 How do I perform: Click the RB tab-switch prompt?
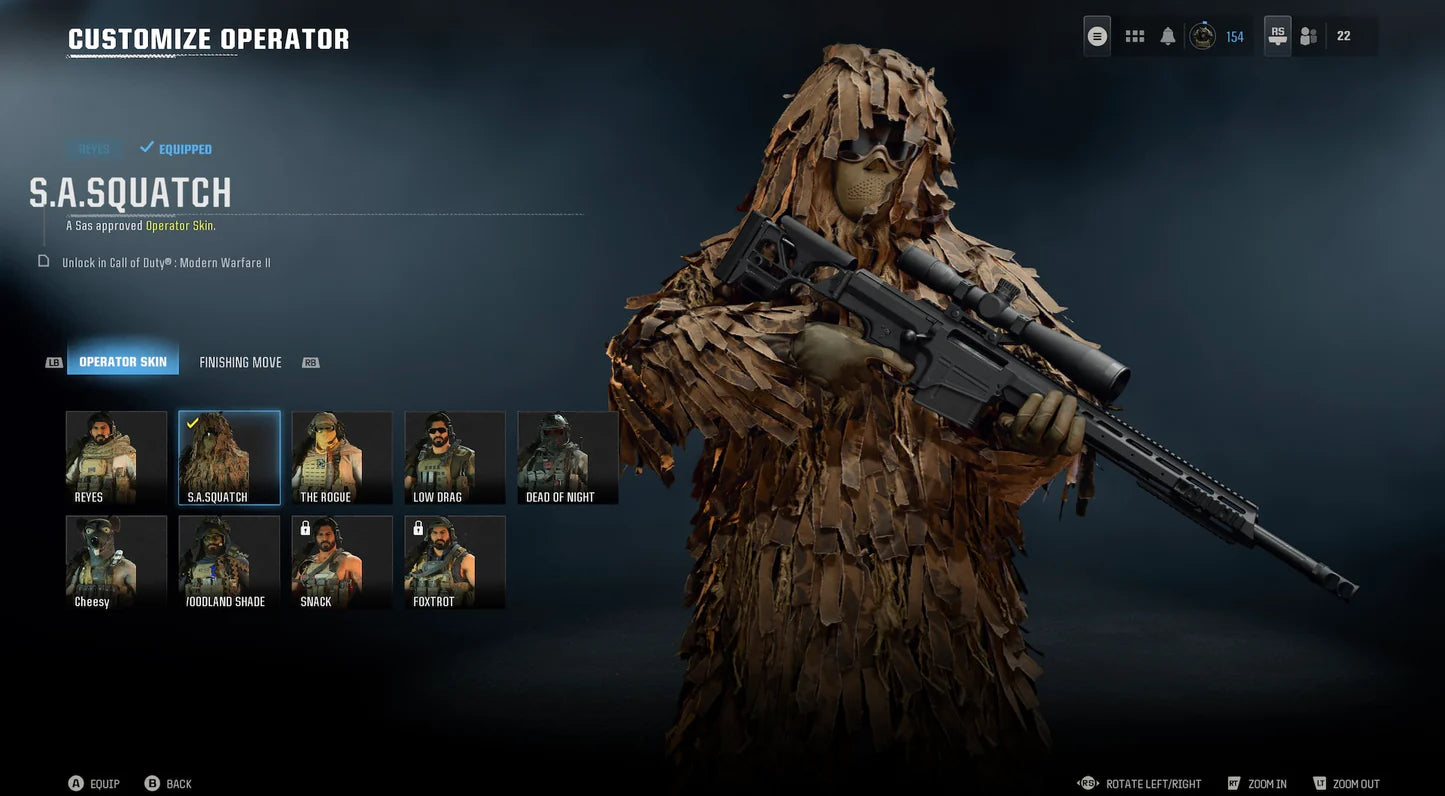(310, 361)
